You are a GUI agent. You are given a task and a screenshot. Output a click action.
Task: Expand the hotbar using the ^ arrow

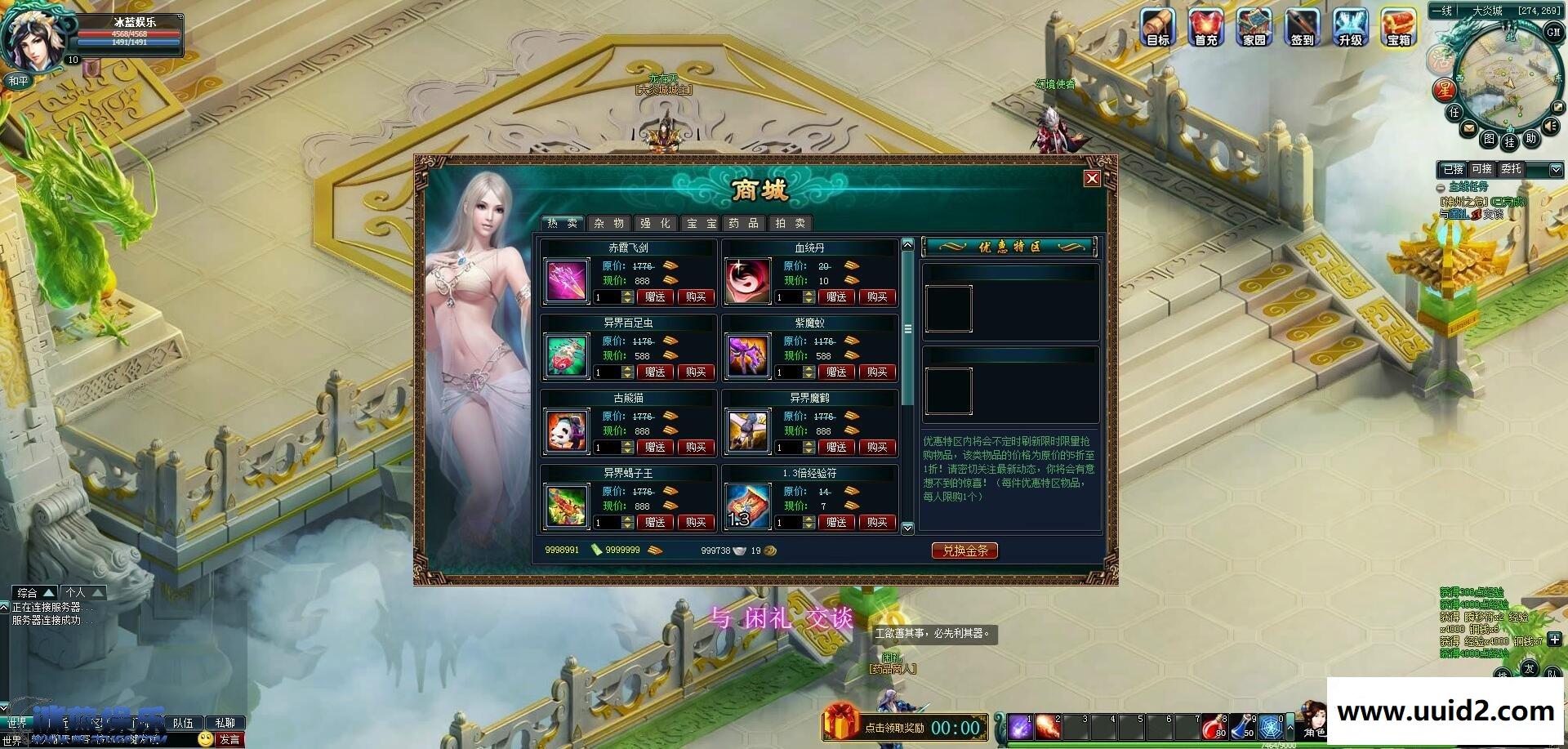1290,727
